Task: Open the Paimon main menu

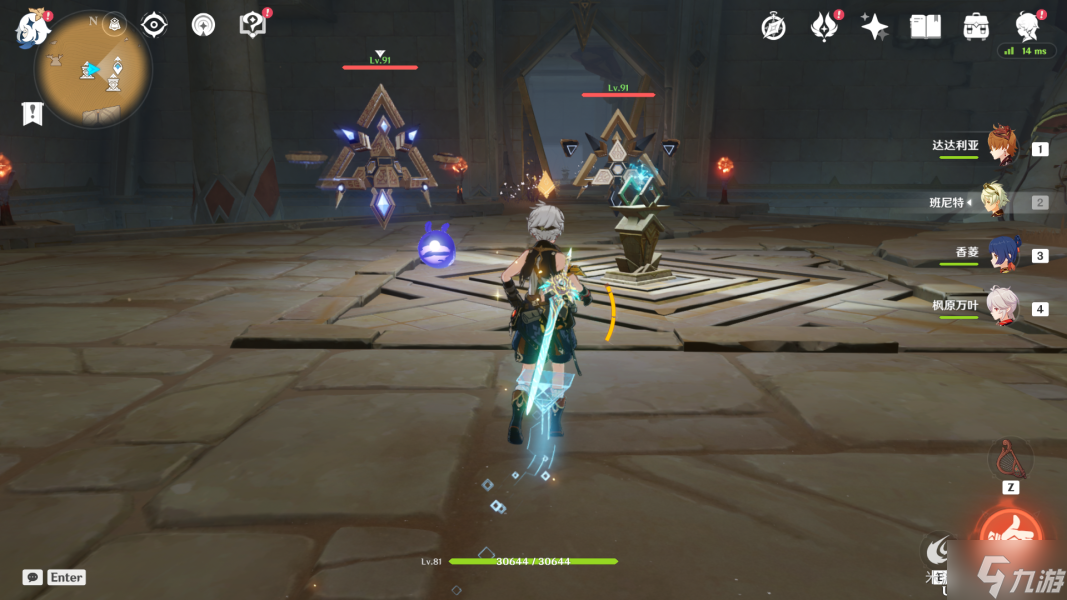Action: pos(31,28)
